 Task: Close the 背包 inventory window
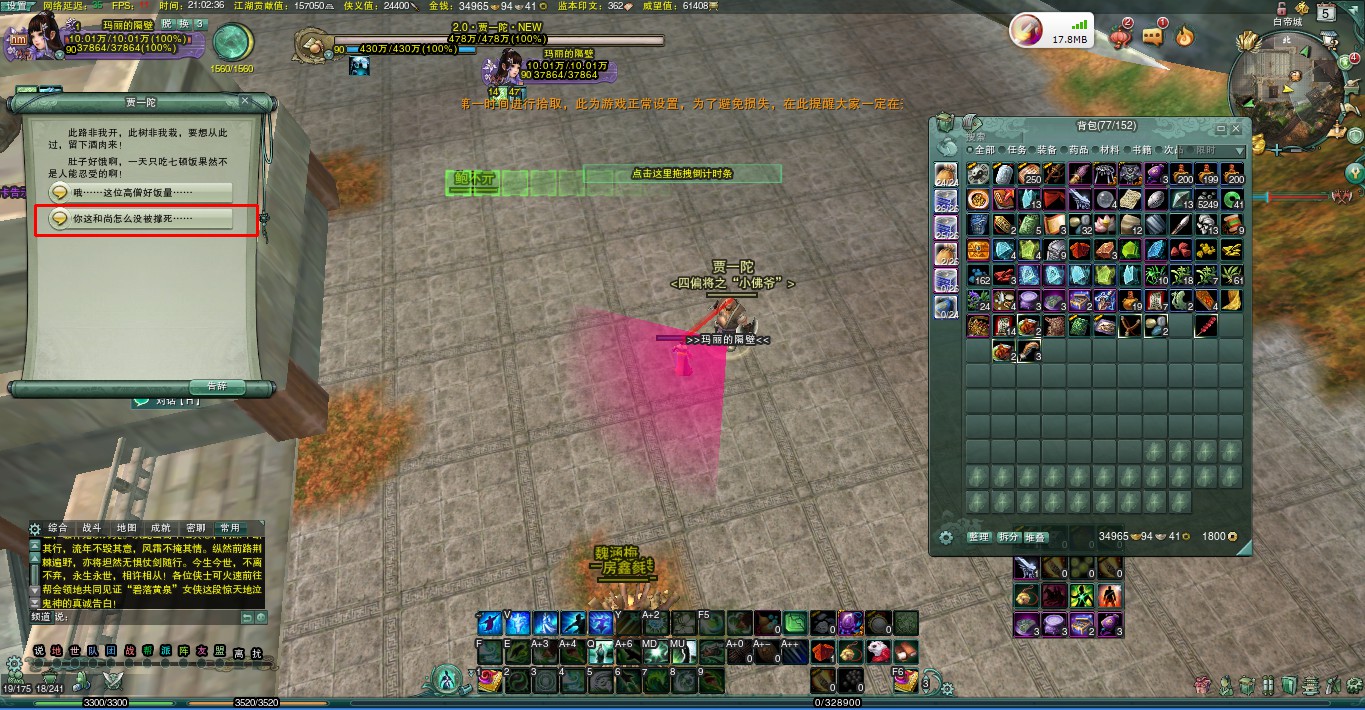click(x=1237, y=129)
